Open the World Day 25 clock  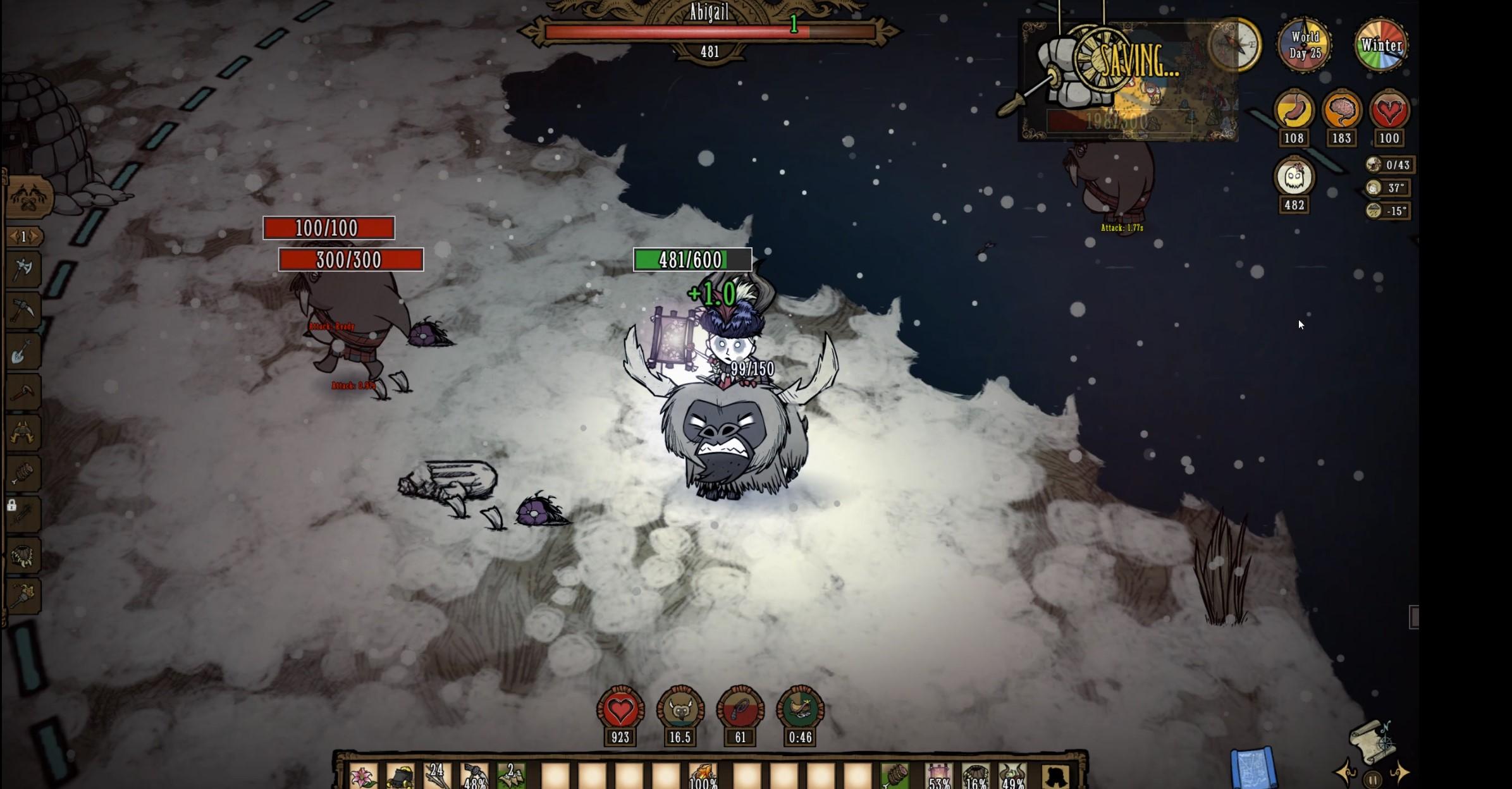(1305, 46)
